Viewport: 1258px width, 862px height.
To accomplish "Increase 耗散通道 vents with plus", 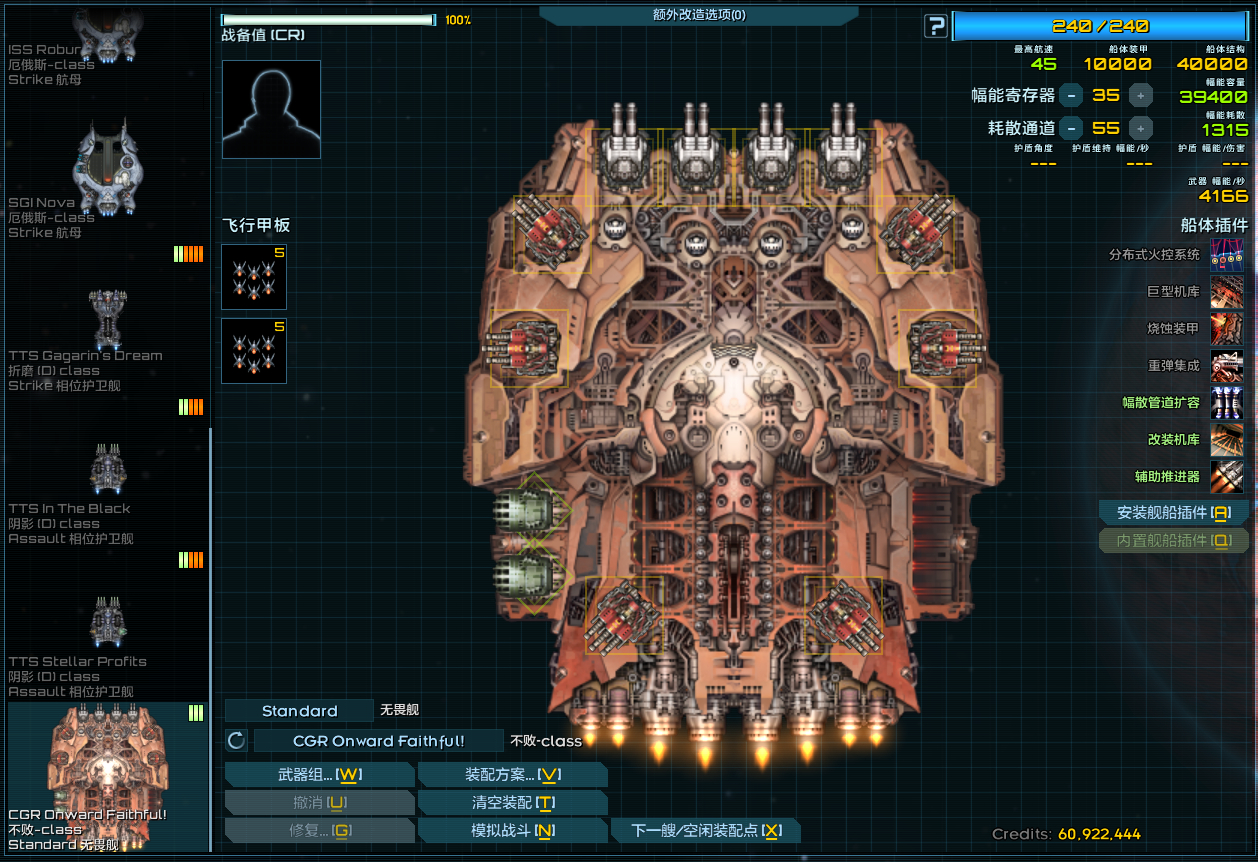I will 1141,128.
